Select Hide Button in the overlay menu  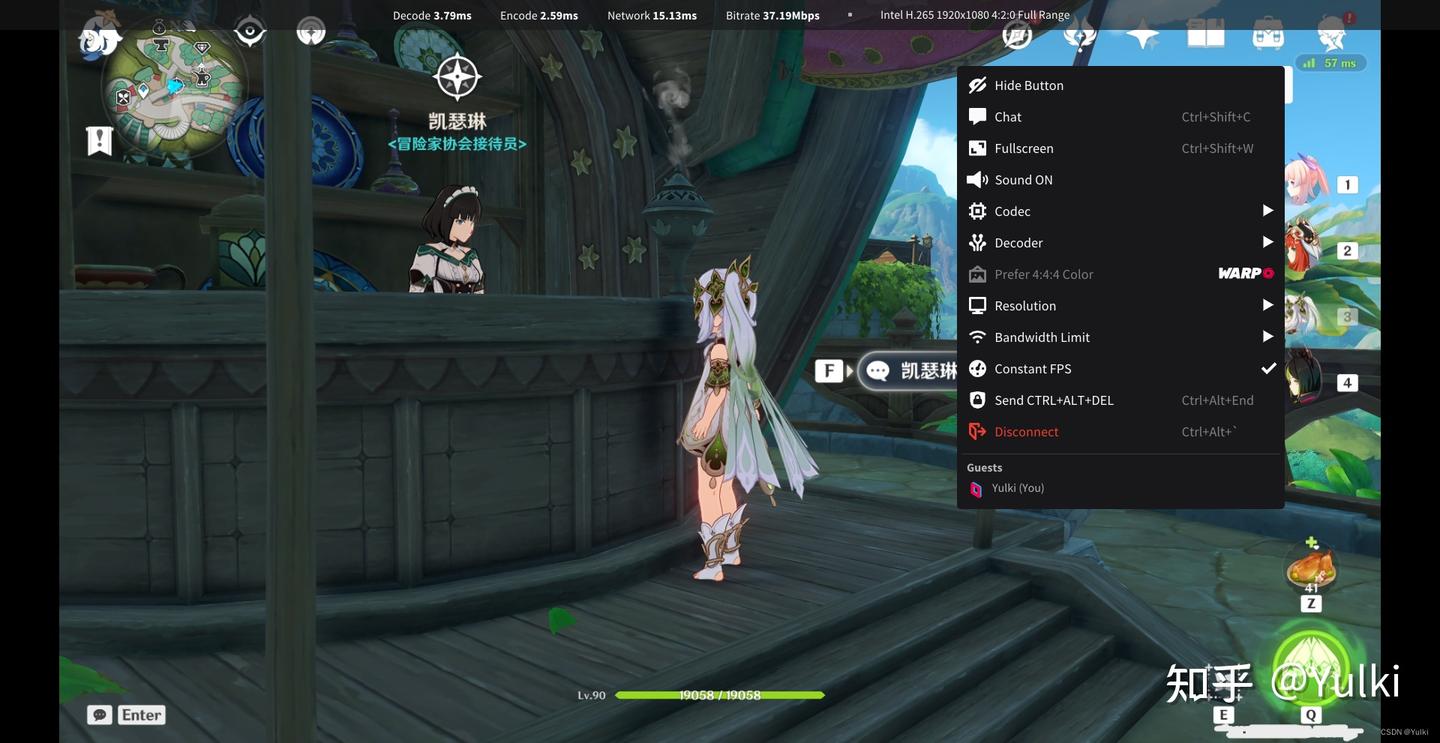(1028, 85)
